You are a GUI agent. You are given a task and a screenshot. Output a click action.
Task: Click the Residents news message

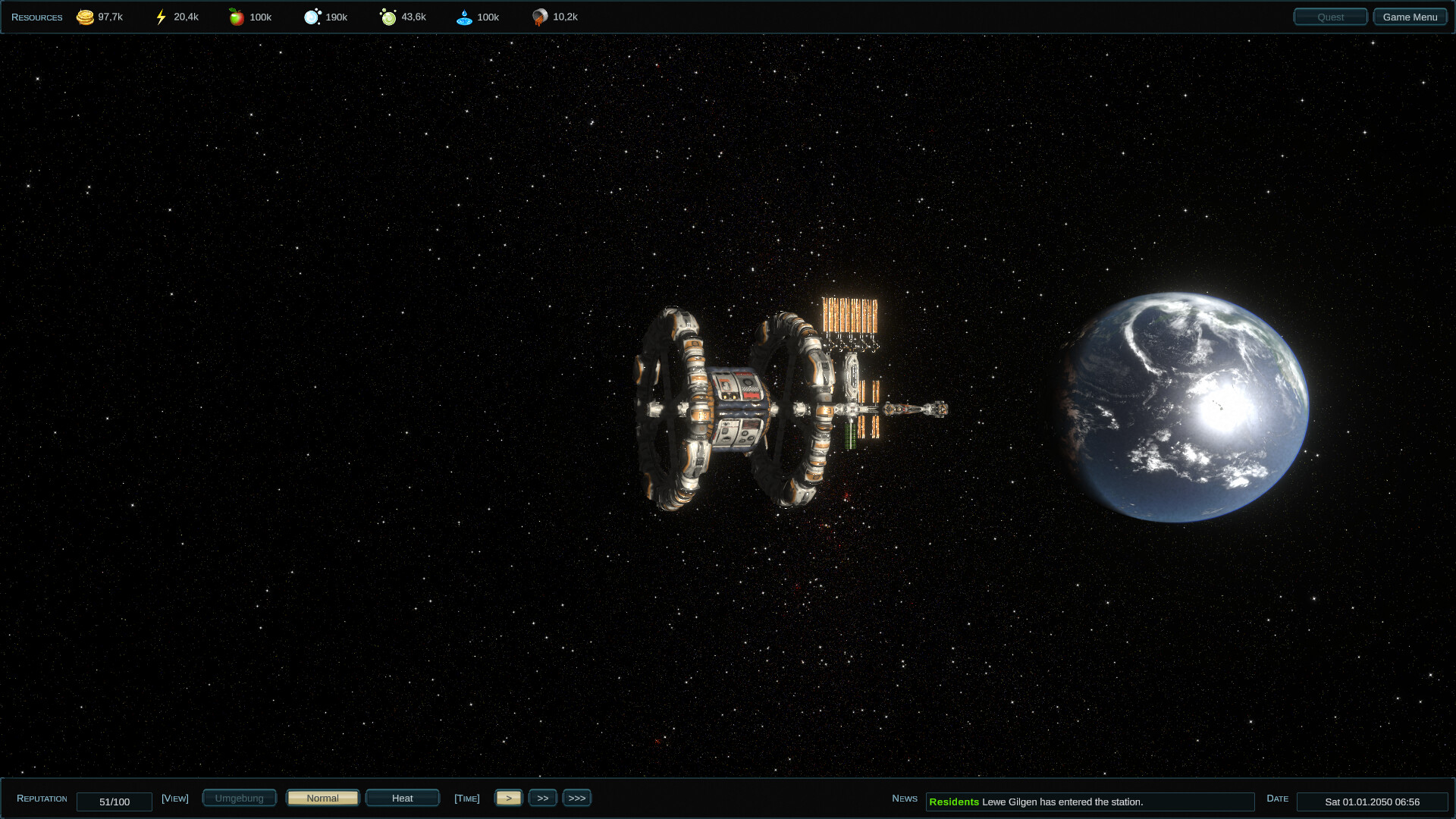(1089, 802)
